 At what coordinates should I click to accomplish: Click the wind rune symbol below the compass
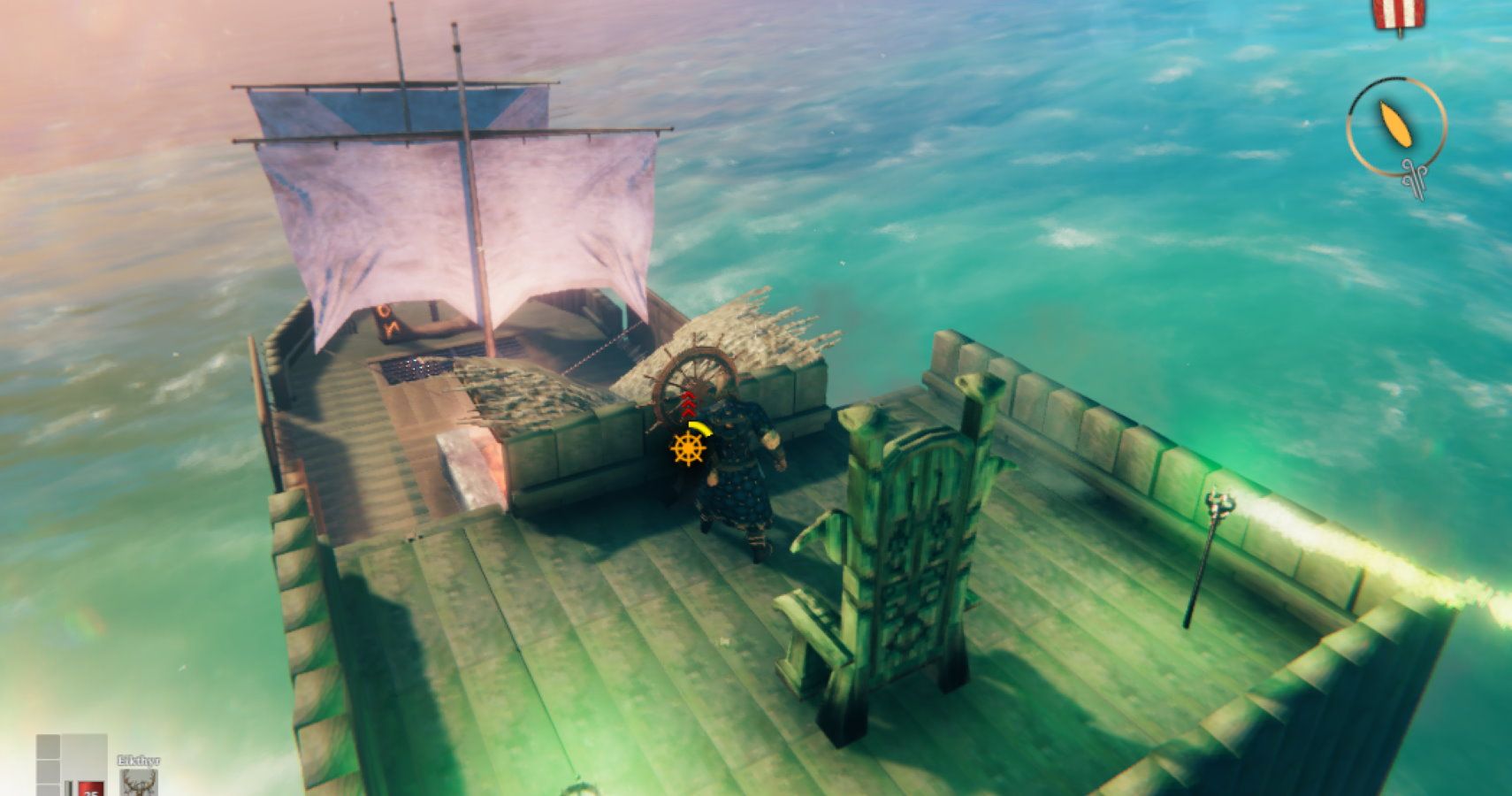[1414, 177]
